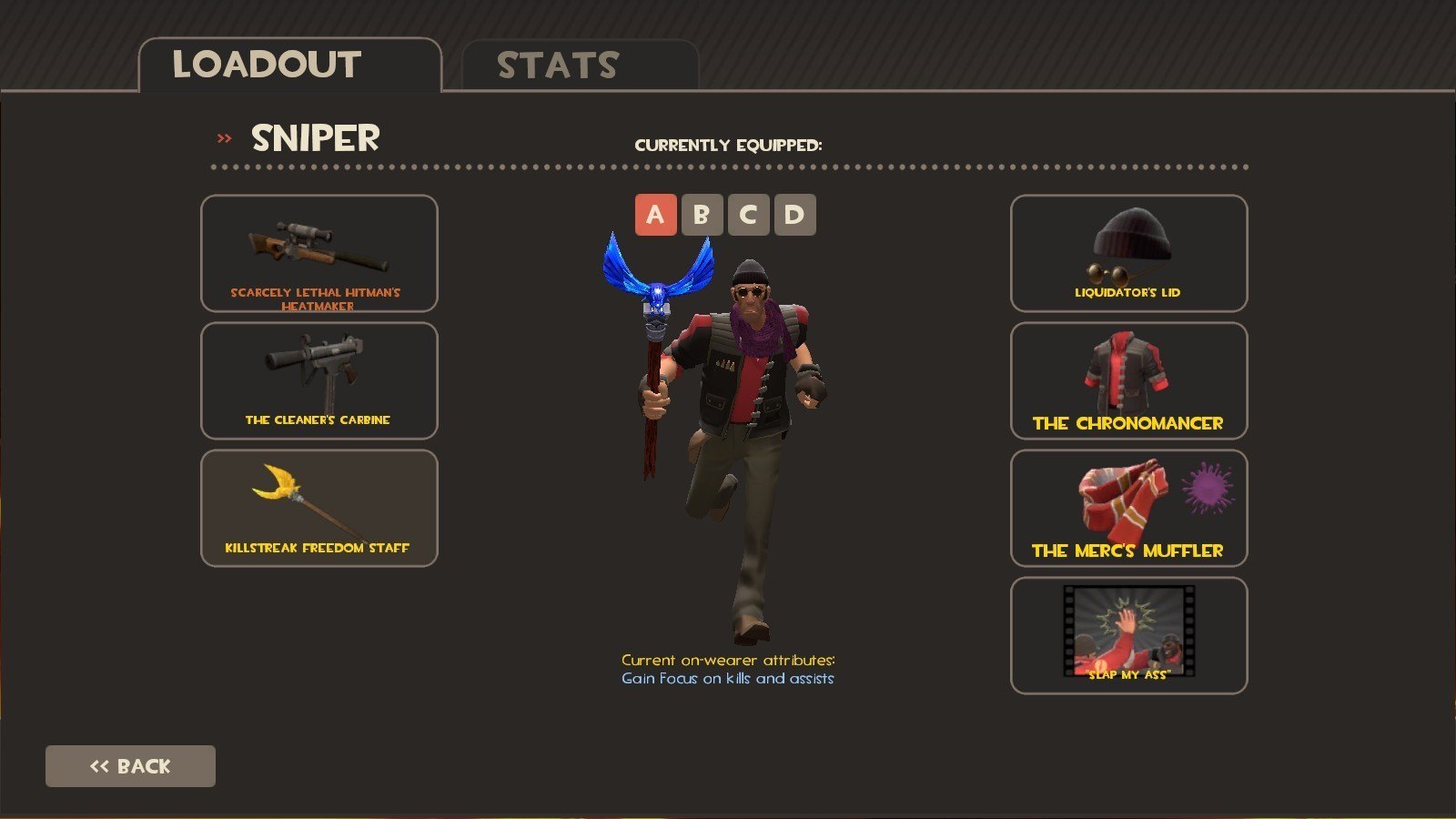Select The Chronomancer cosmetic slot

(x=1128, y=380)
